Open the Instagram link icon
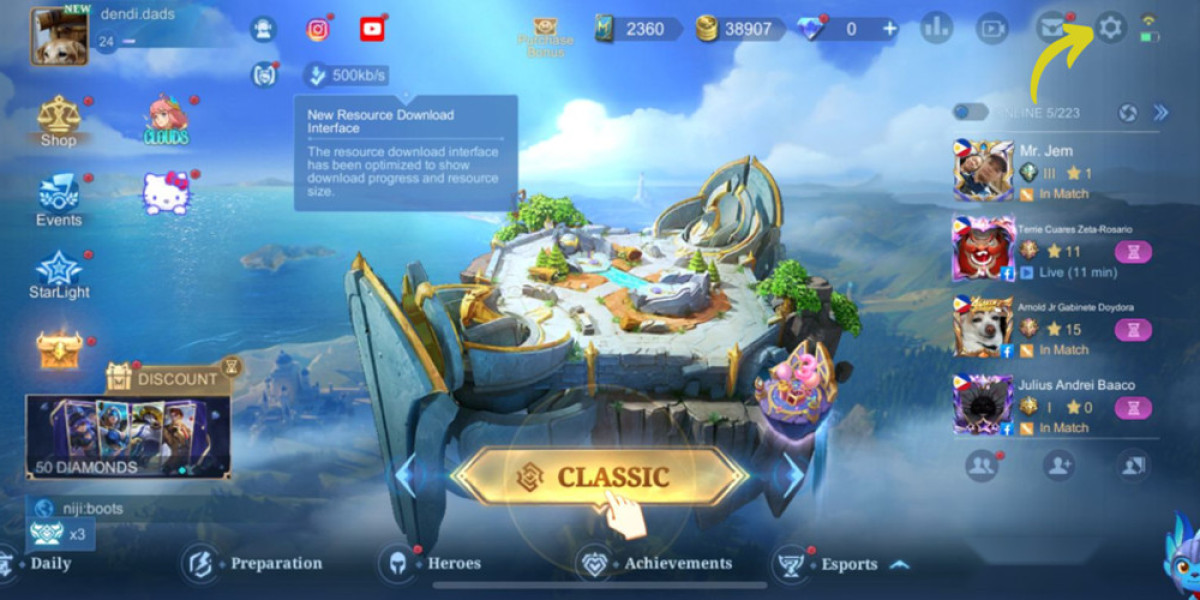The width and height of the screenshot is (1200, 600). [x=318, y=29]
